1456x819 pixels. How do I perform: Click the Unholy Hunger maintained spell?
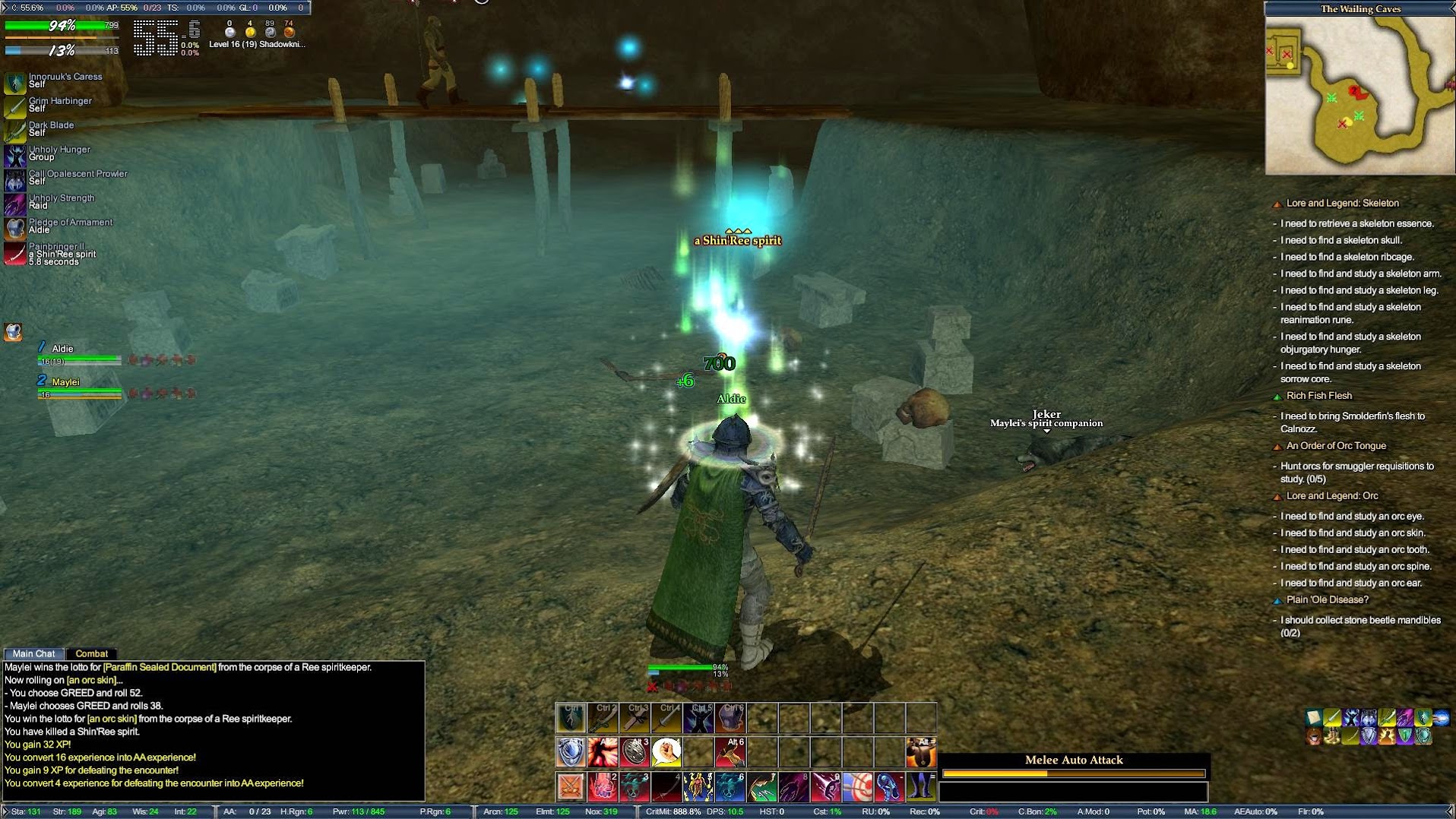pyautogui.click(x=14, y=155)
